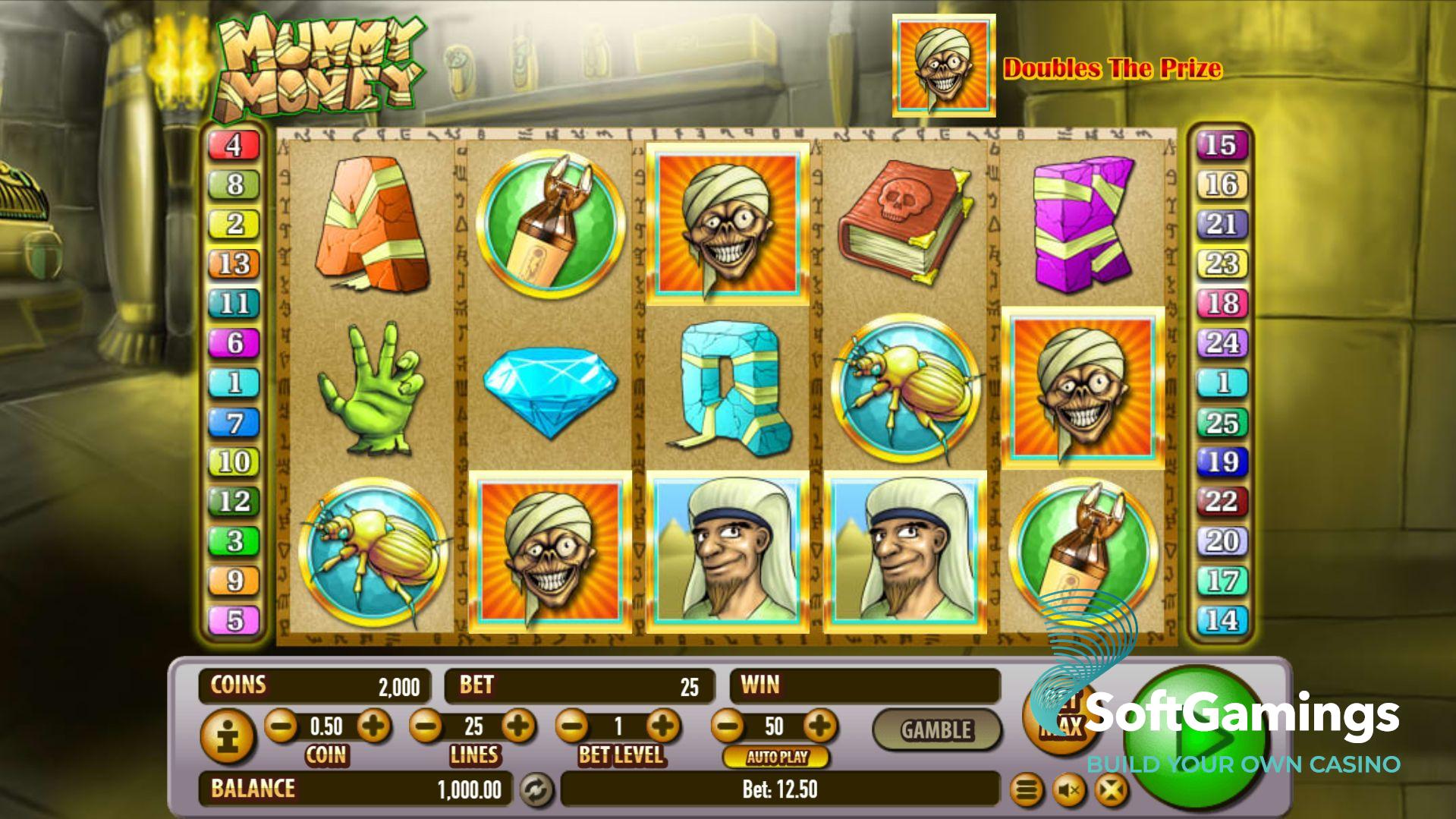Select payline number 15
Image resolution: width=1456 pixels, height=819 pixels.
click(x=1220, y=145)
